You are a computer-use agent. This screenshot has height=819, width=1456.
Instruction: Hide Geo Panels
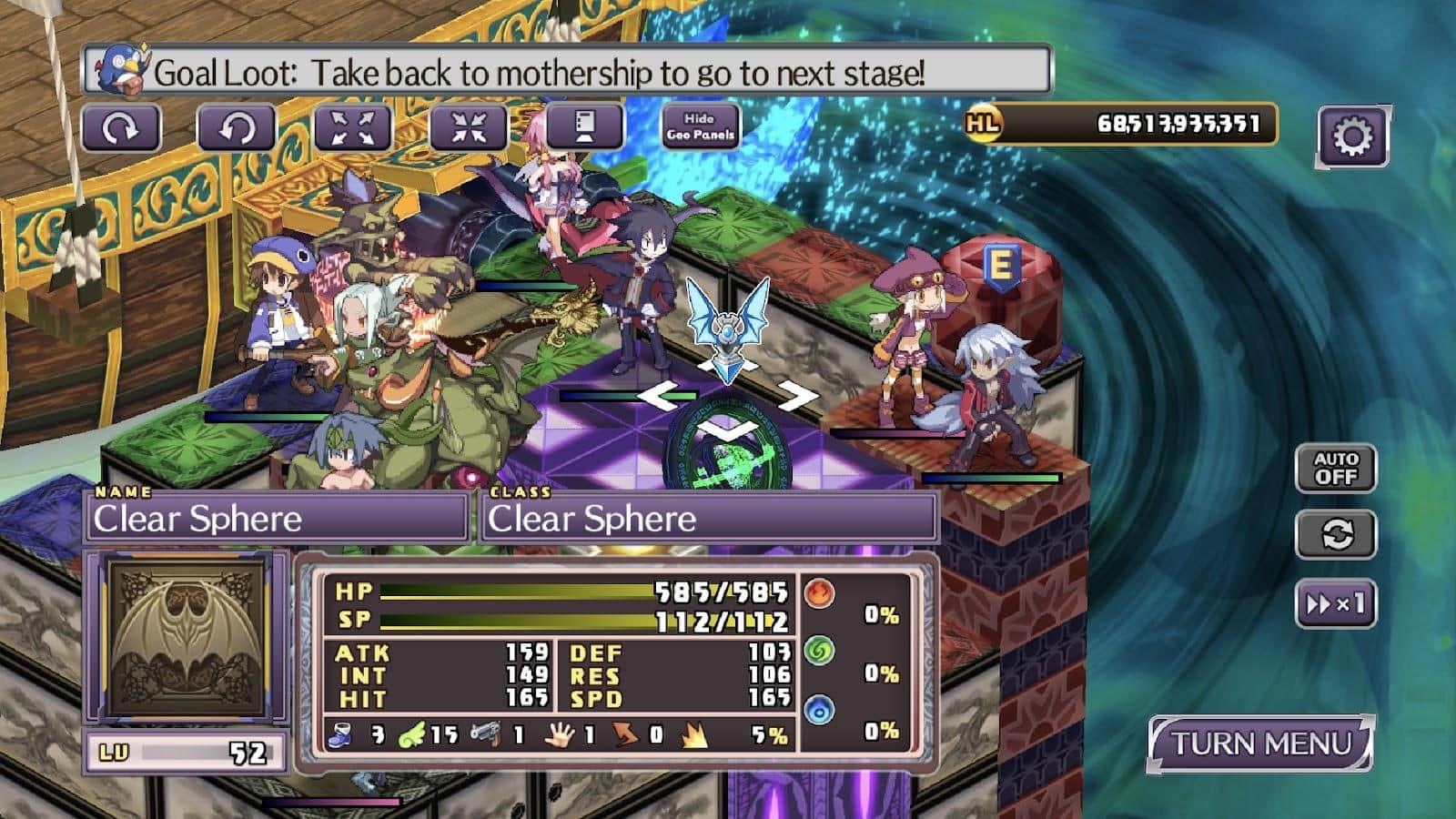pos(700,126)
